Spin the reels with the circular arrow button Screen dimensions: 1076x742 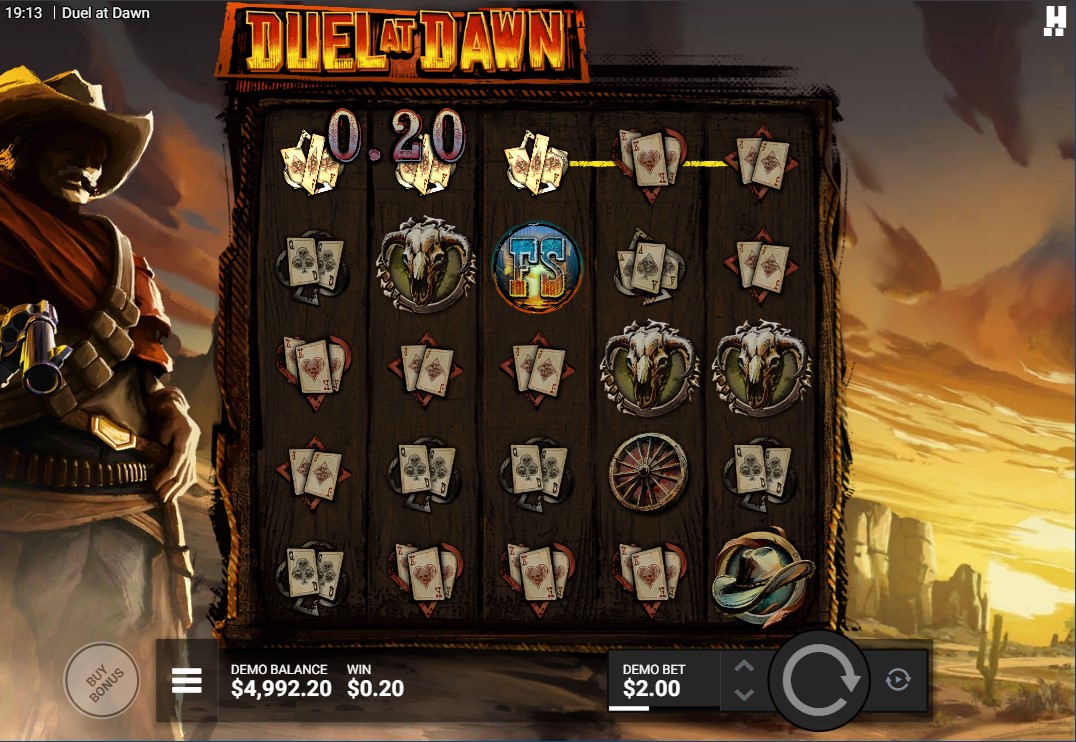tap(820, 680)
